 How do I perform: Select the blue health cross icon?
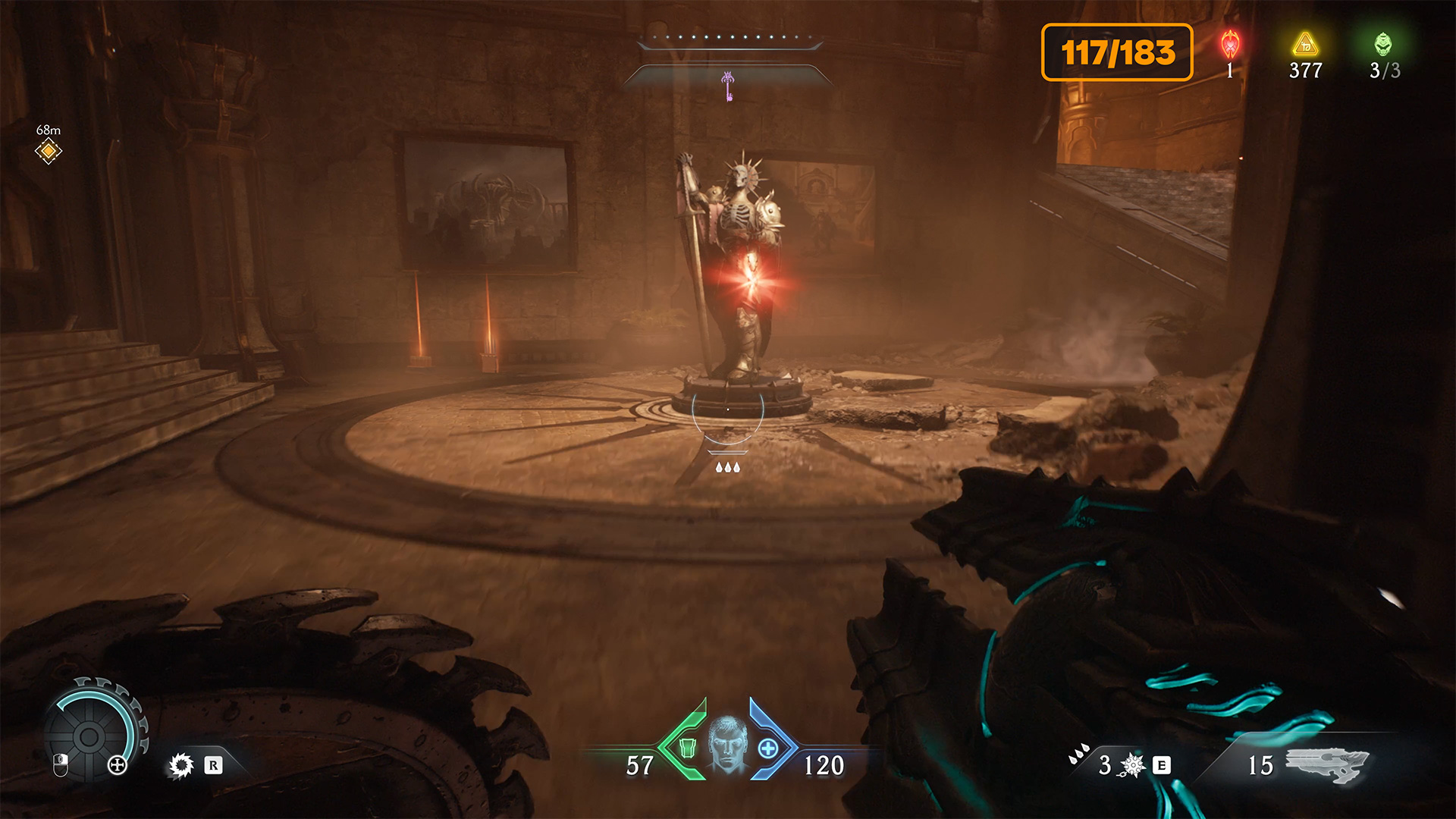click(768, 748)
